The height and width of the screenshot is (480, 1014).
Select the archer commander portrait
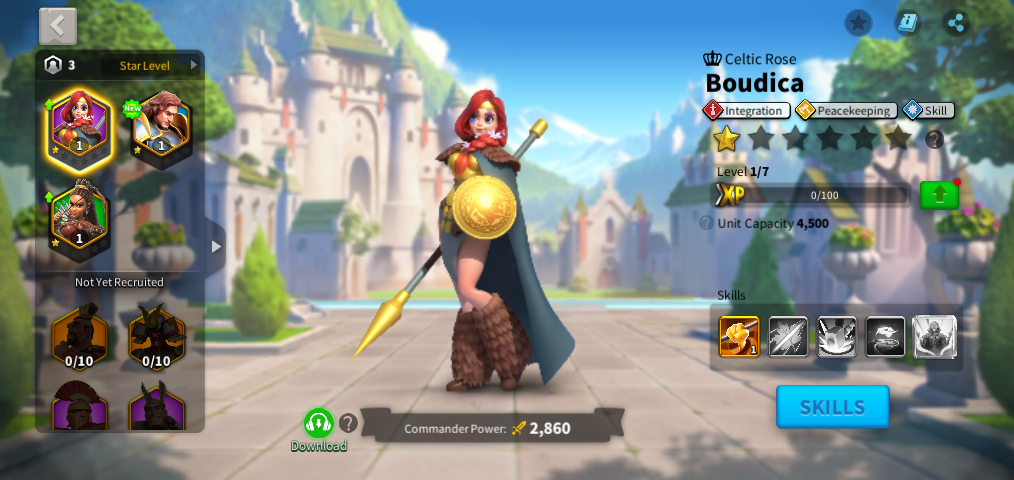(x=79, y=215)
